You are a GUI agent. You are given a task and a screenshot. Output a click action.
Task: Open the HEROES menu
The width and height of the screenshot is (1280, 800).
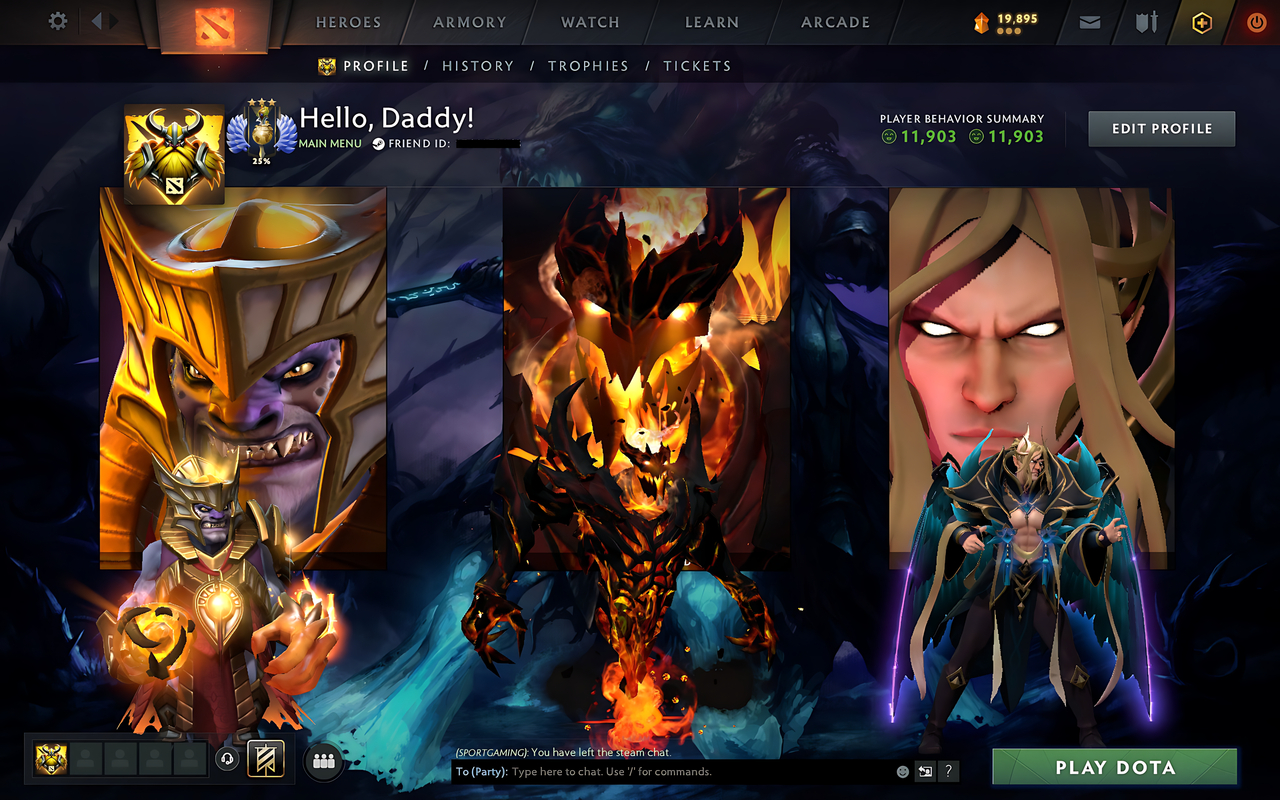[347, 22]
